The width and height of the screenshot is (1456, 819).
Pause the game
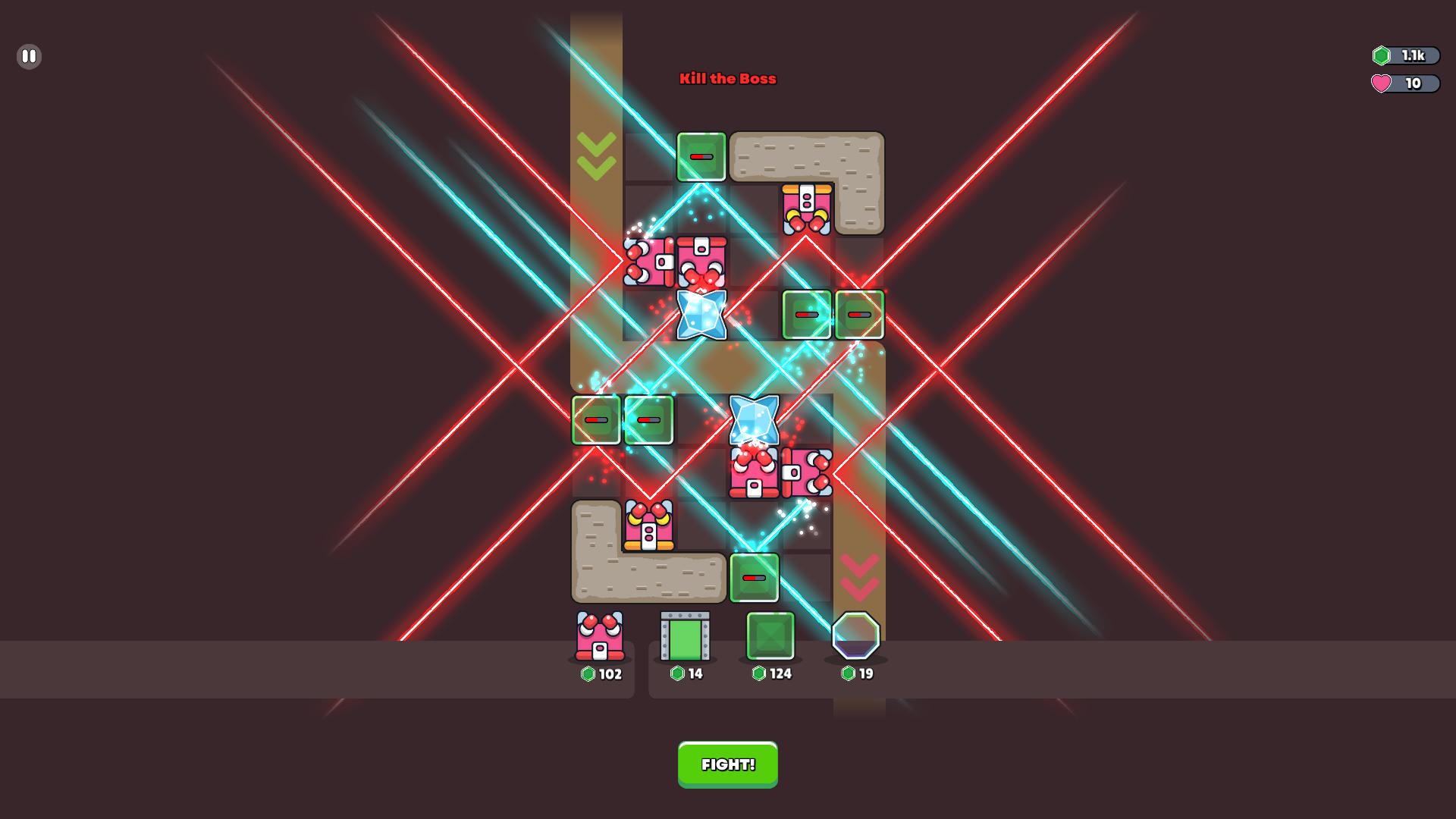pos(29,56)
